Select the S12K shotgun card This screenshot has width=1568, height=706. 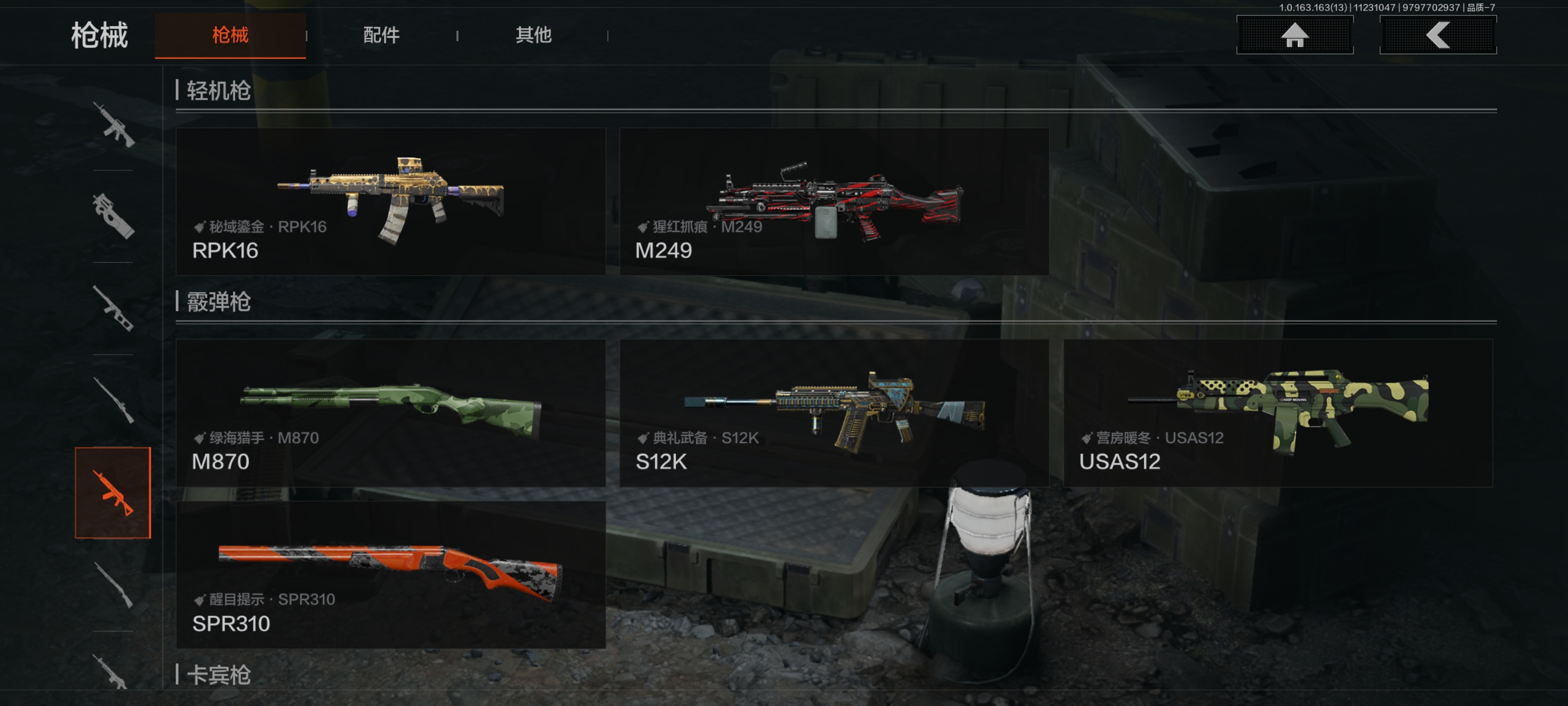[833, 412]
